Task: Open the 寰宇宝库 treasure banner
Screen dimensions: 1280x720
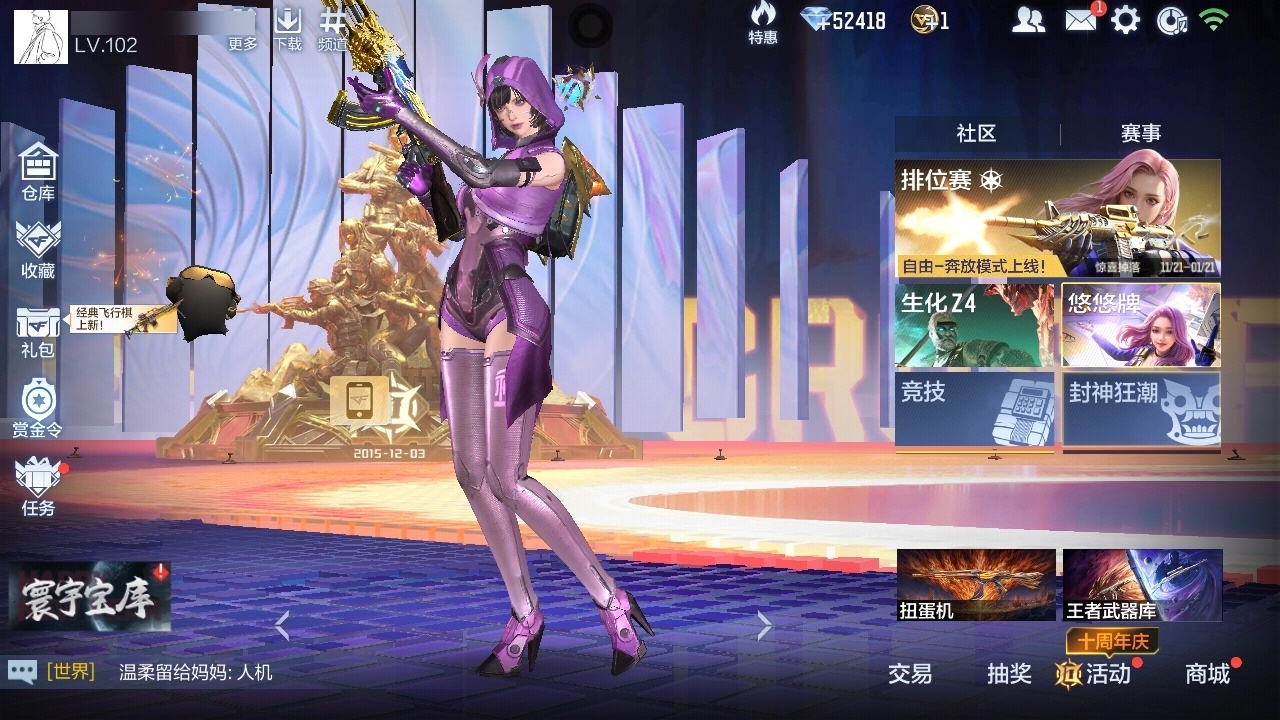Action: tap(90, 598)
